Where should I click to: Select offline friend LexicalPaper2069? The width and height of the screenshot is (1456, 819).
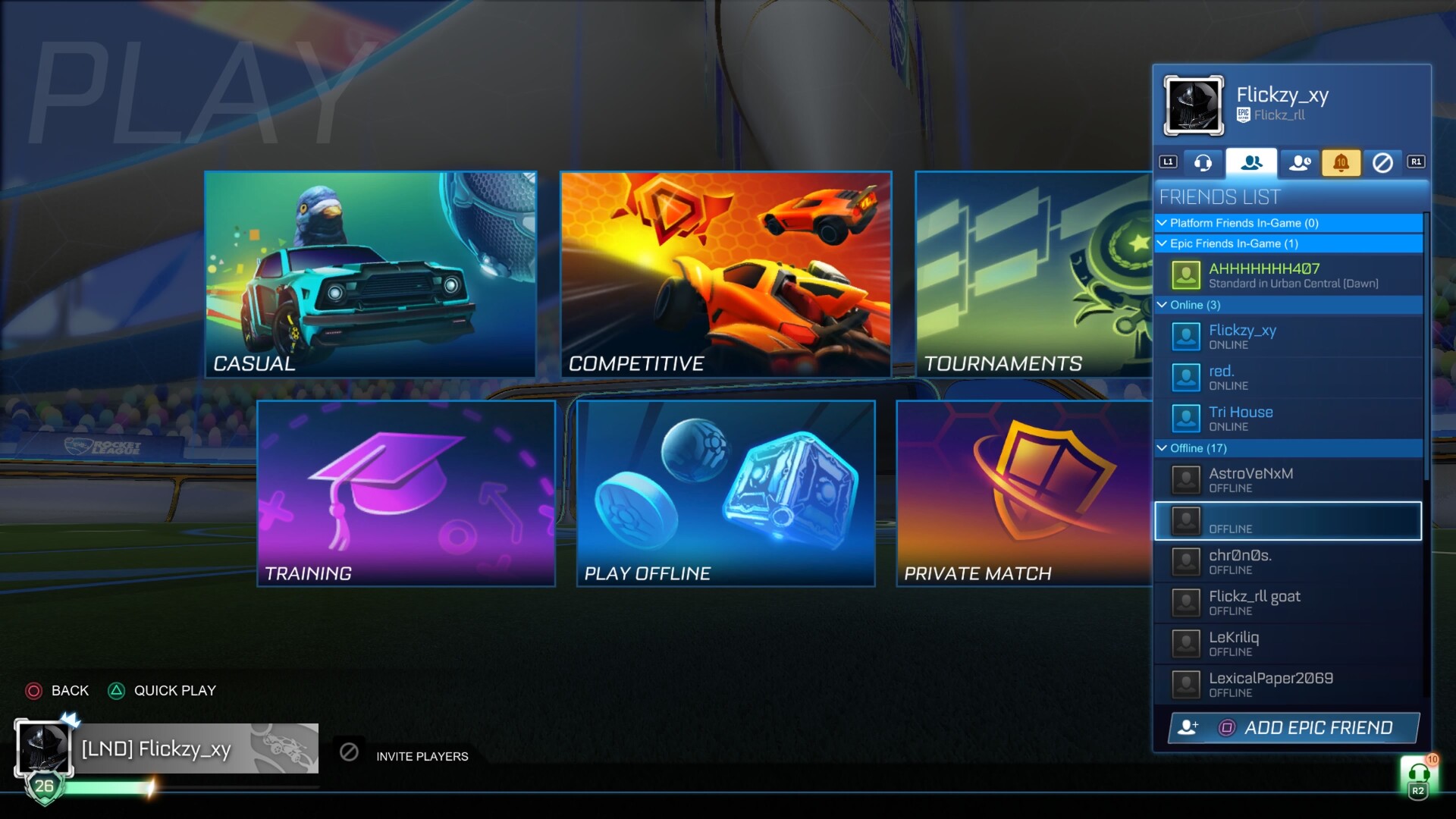point(1288,684)
